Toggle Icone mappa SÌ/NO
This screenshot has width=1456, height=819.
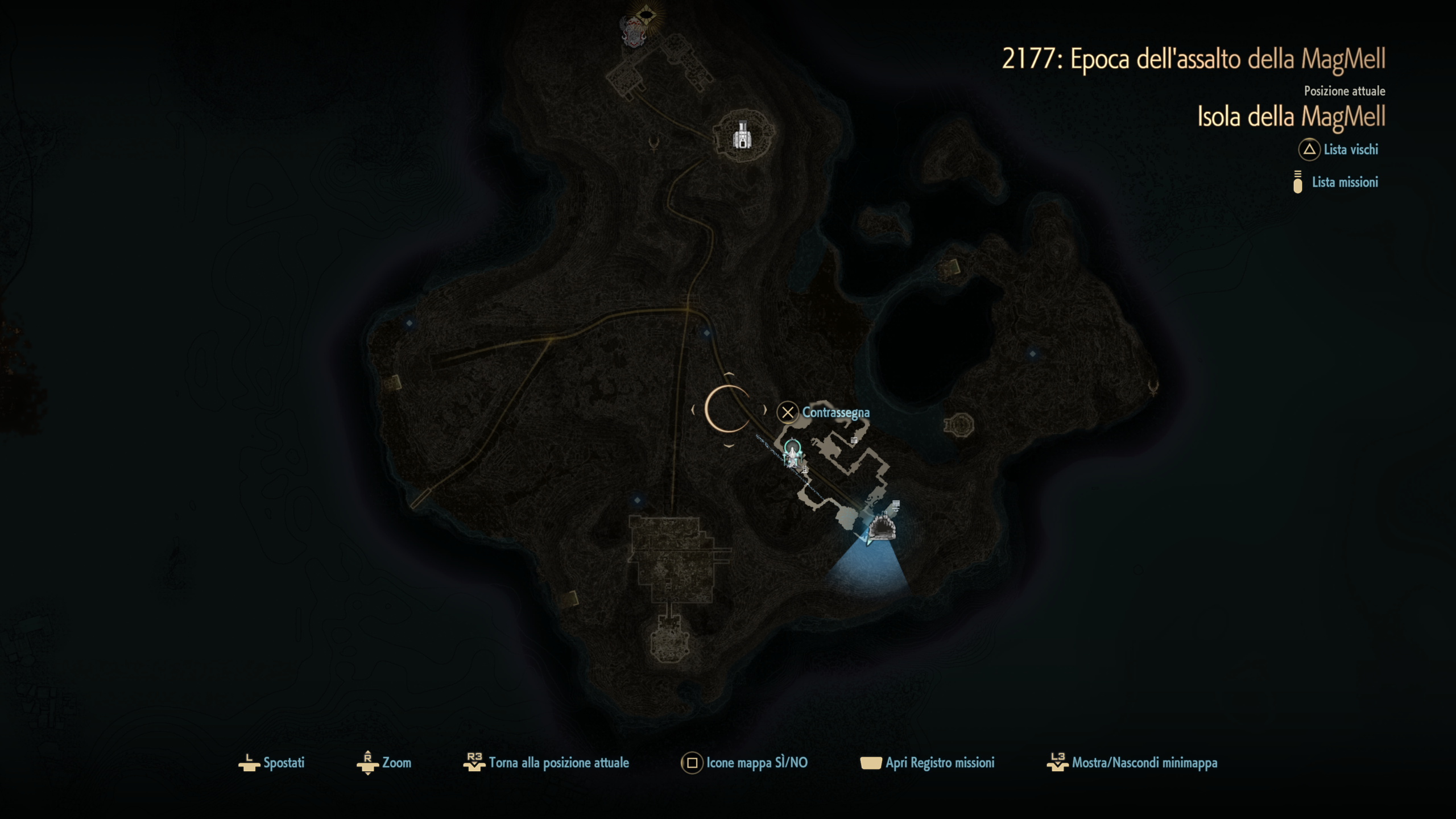744,763
